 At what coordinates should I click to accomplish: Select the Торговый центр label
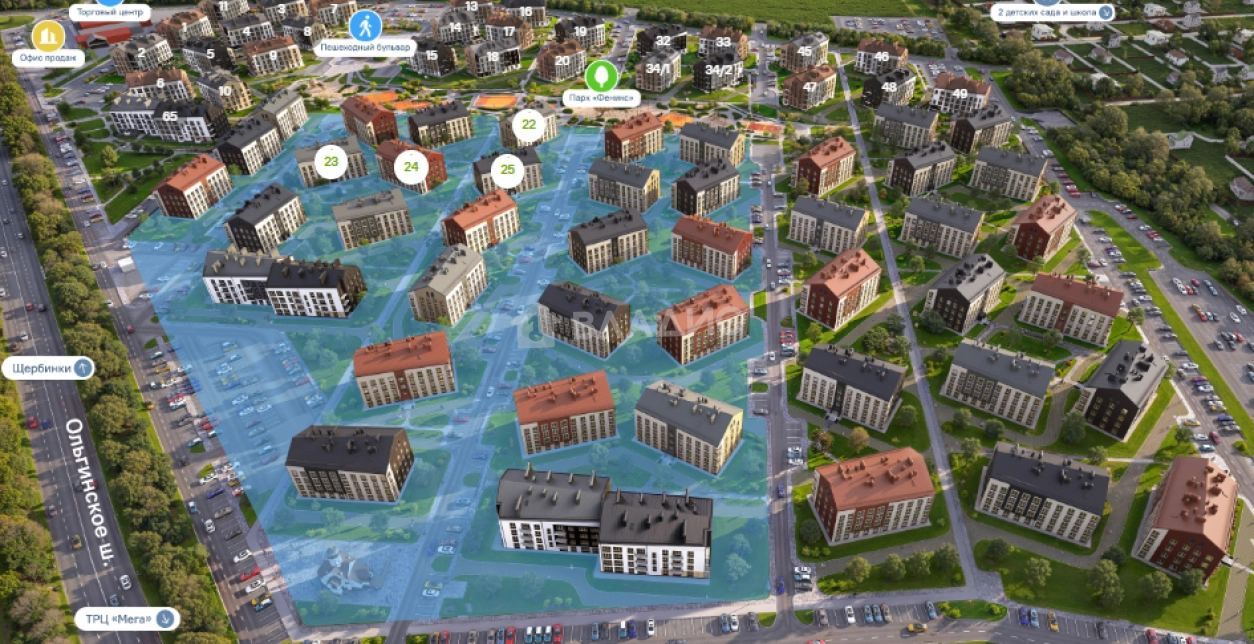[x=110, y=13]
